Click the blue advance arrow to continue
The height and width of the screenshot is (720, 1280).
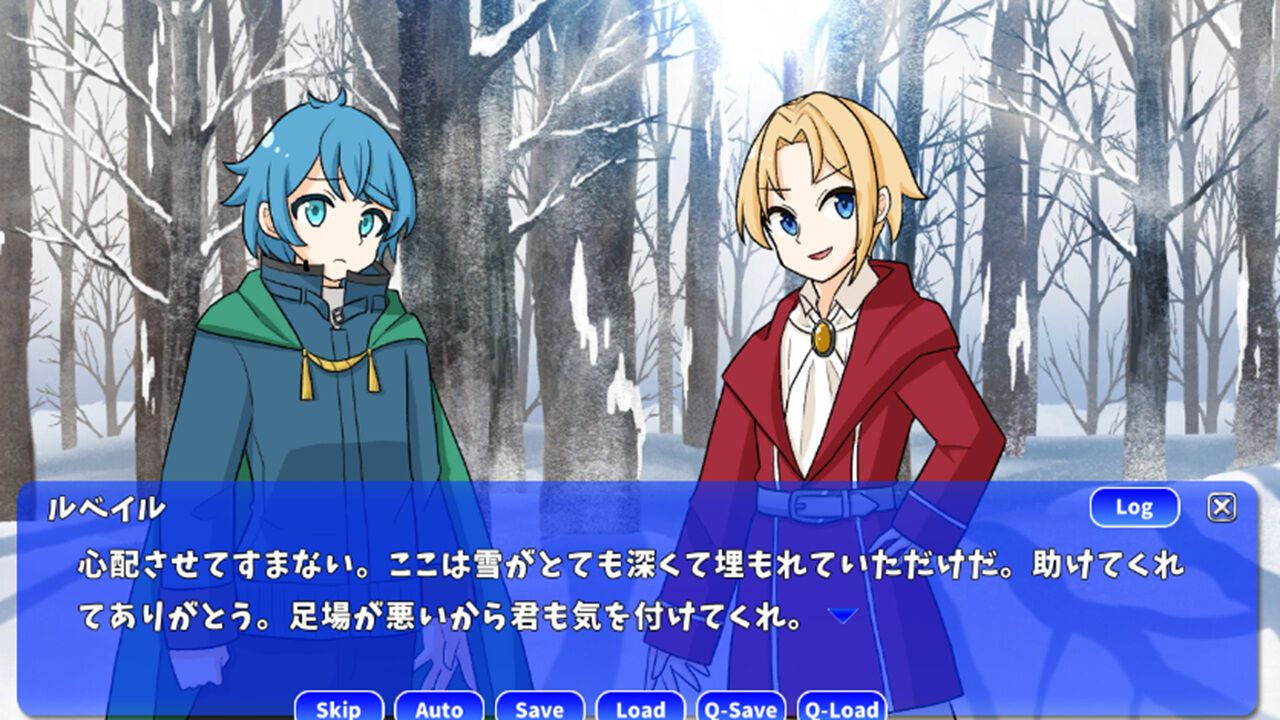(x=845, y=614)
